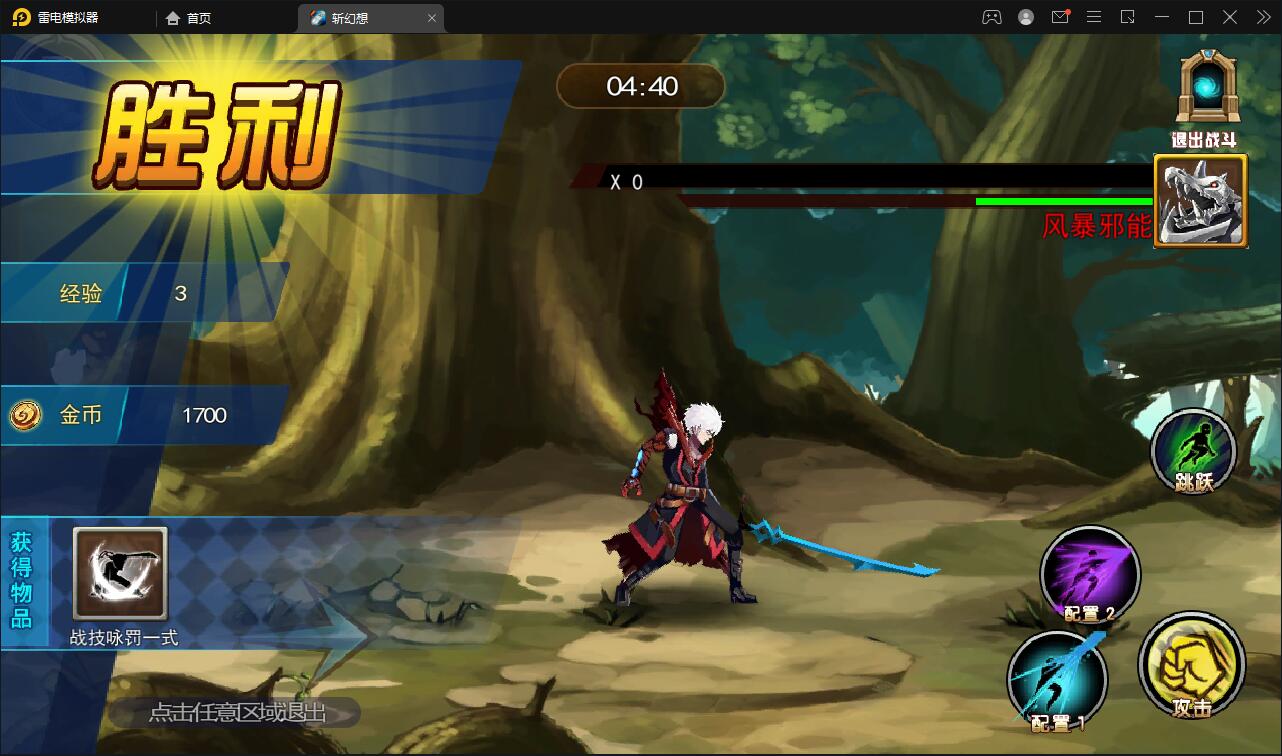The width and height of the screenshot is (1282, 756).
Task: Click the 点击任意区域退出 prompt
Action: pos(237,713)
